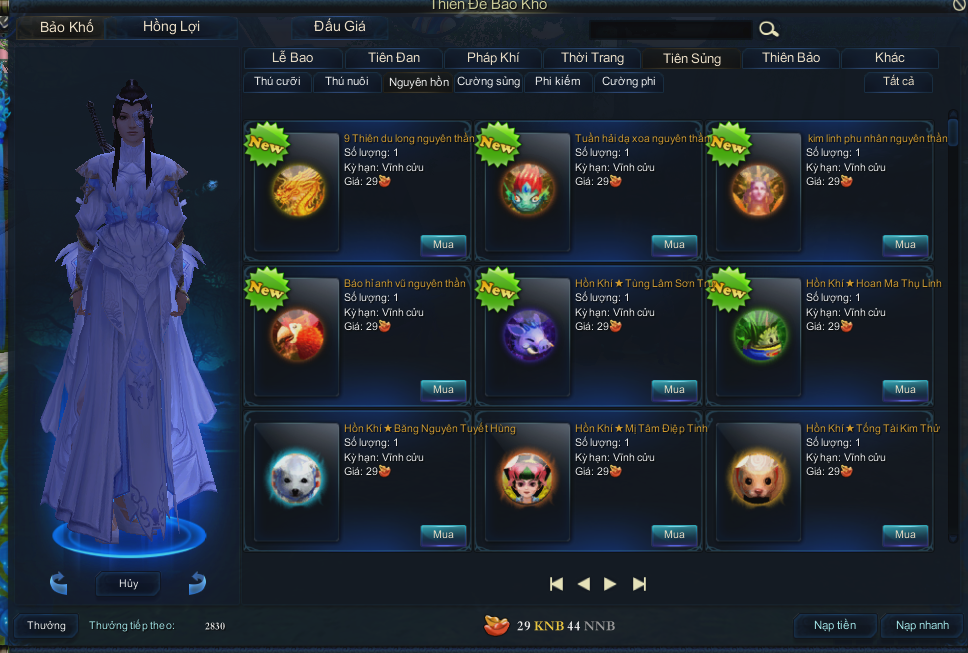Screen dimensions: 968x653
Task: Go to the last shop page
Action: [640, 584]
